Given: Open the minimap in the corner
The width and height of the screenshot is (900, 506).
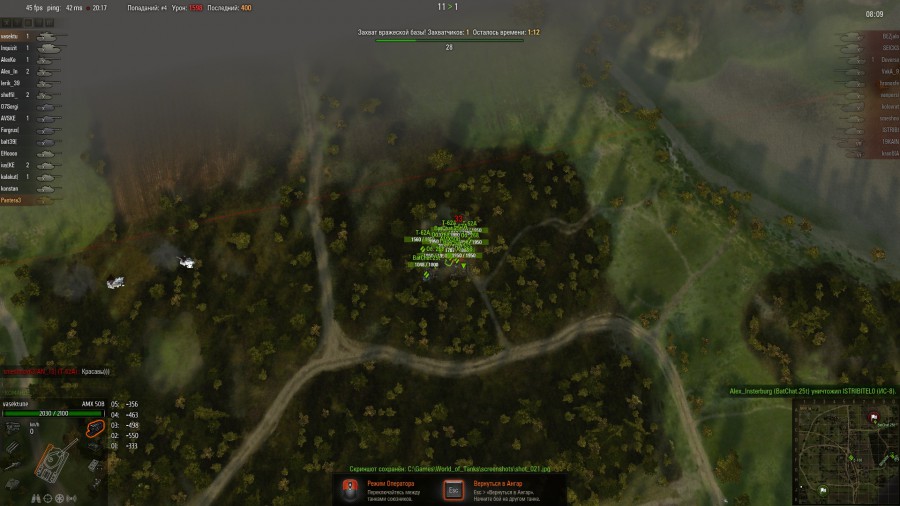Looking at the screenshot, I should click(x=845, y=450).
